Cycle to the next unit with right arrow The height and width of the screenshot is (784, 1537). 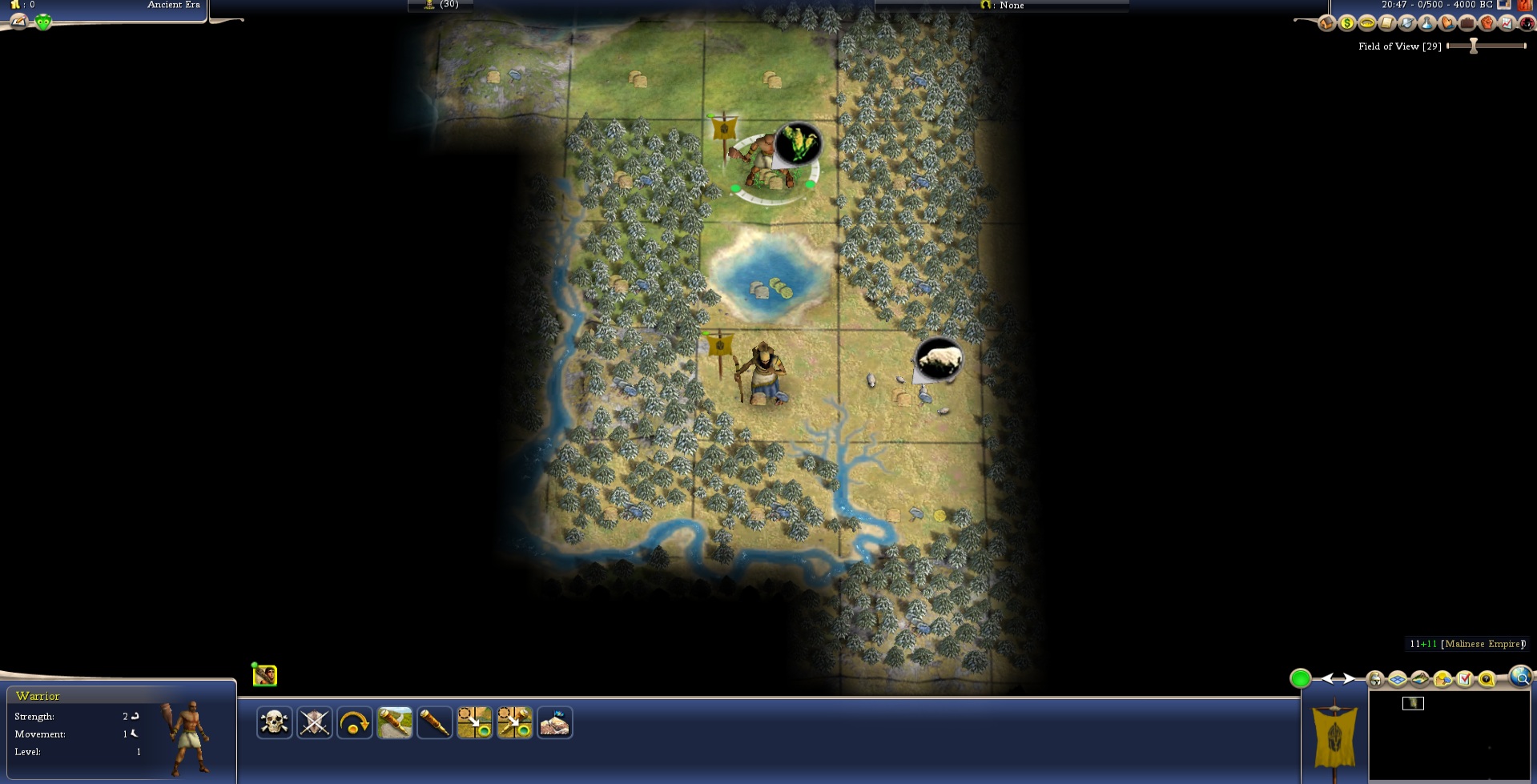pyautogui.click(x=1350, y=679)
